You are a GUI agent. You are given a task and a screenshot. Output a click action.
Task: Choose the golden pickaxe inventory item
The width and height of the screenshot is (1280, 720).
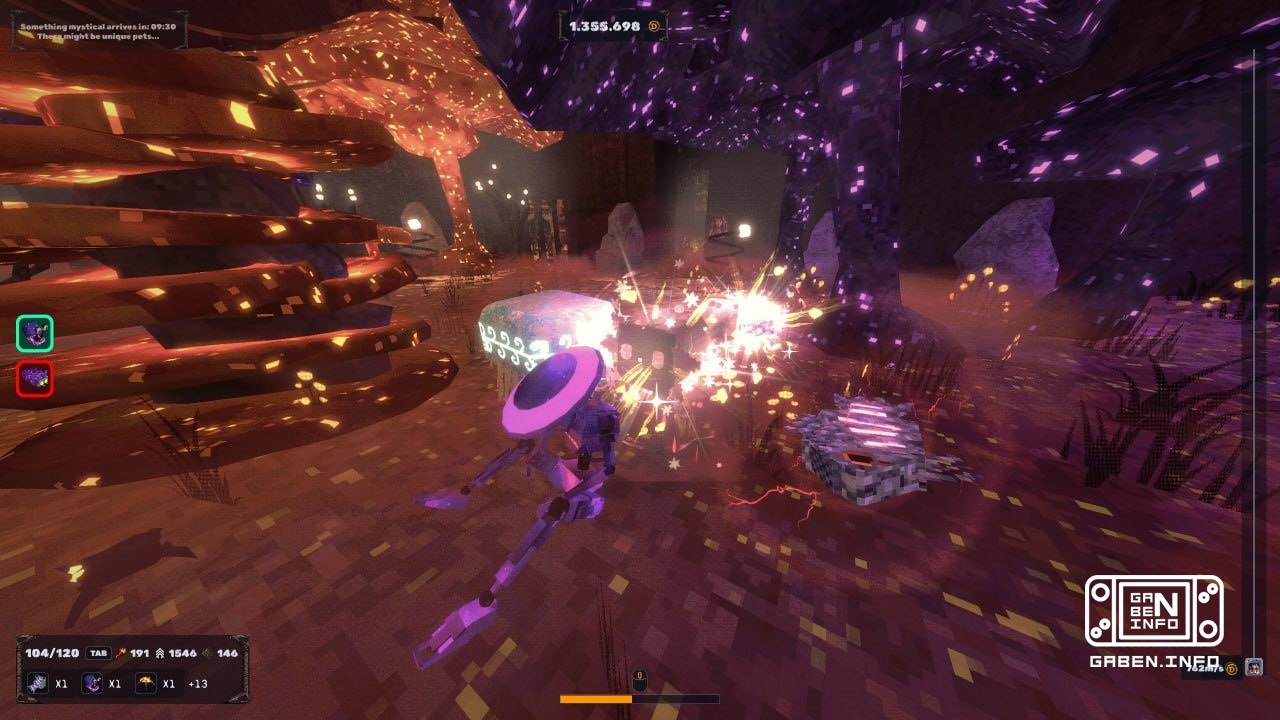146,683
